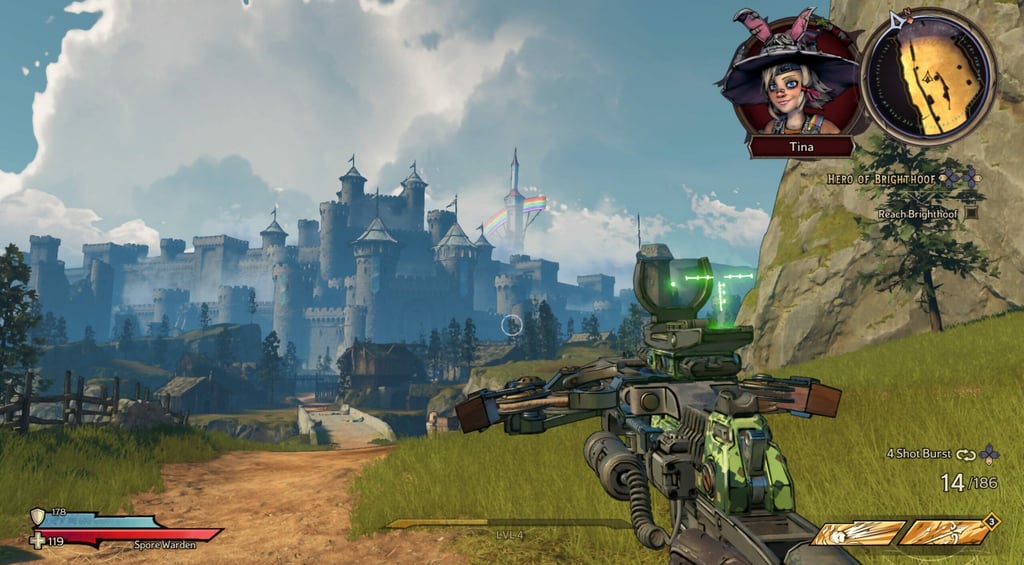Cast the right orange spell icon
Viewport: 1024px width, 565px height.
coord(941,532)
